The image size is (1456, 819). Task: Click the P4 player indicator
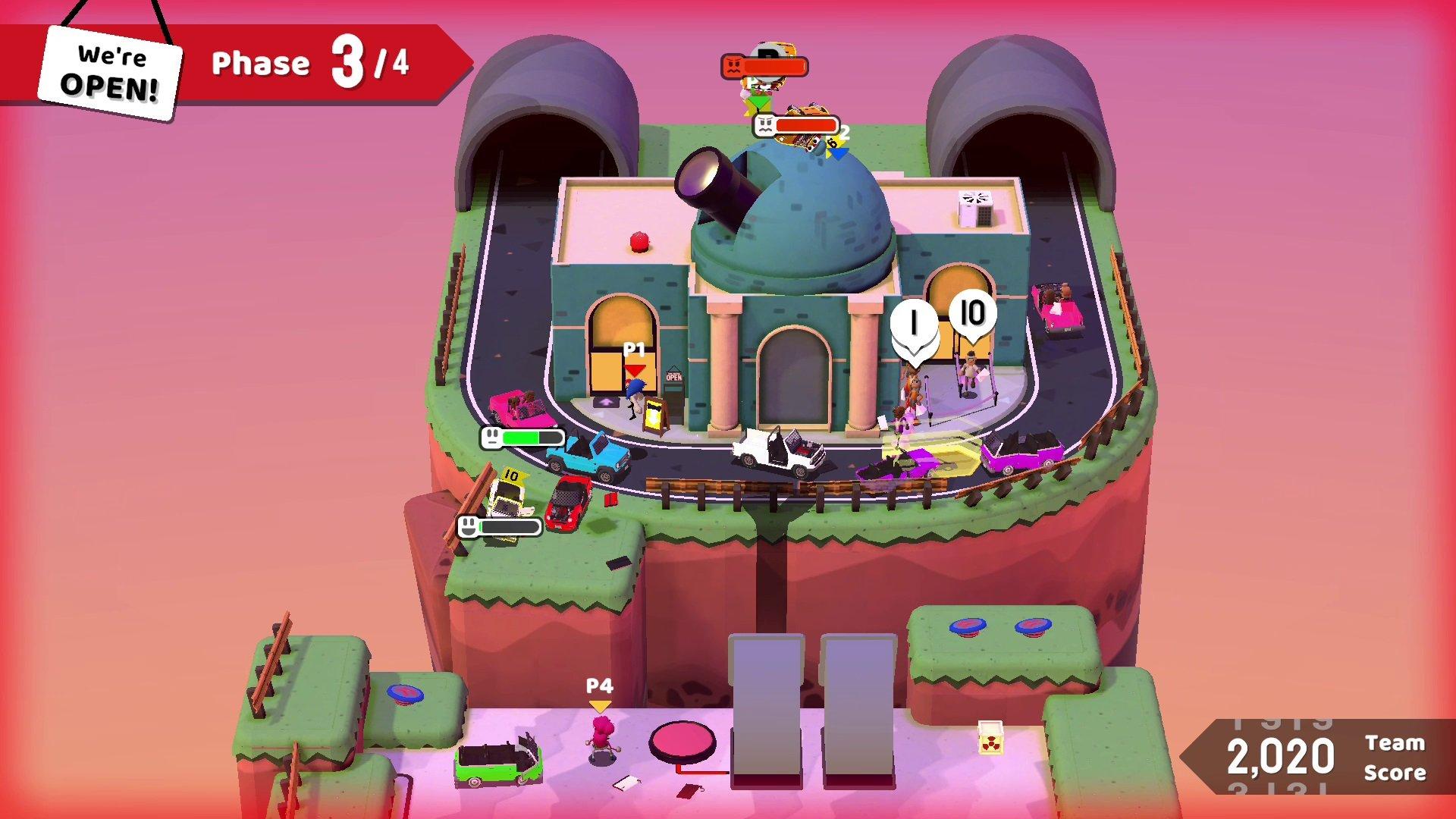pyautogui.click(x=598, y=690)
